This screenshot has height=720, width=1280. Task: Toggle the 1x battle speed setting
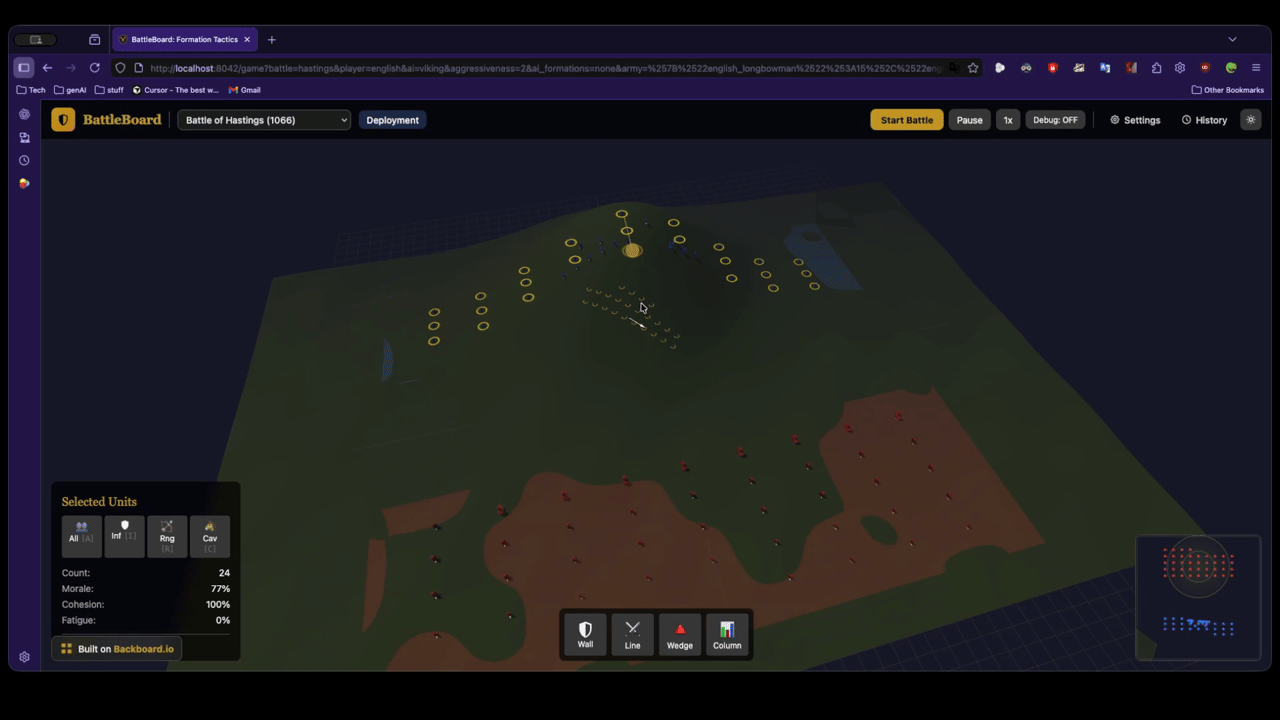1007,119
